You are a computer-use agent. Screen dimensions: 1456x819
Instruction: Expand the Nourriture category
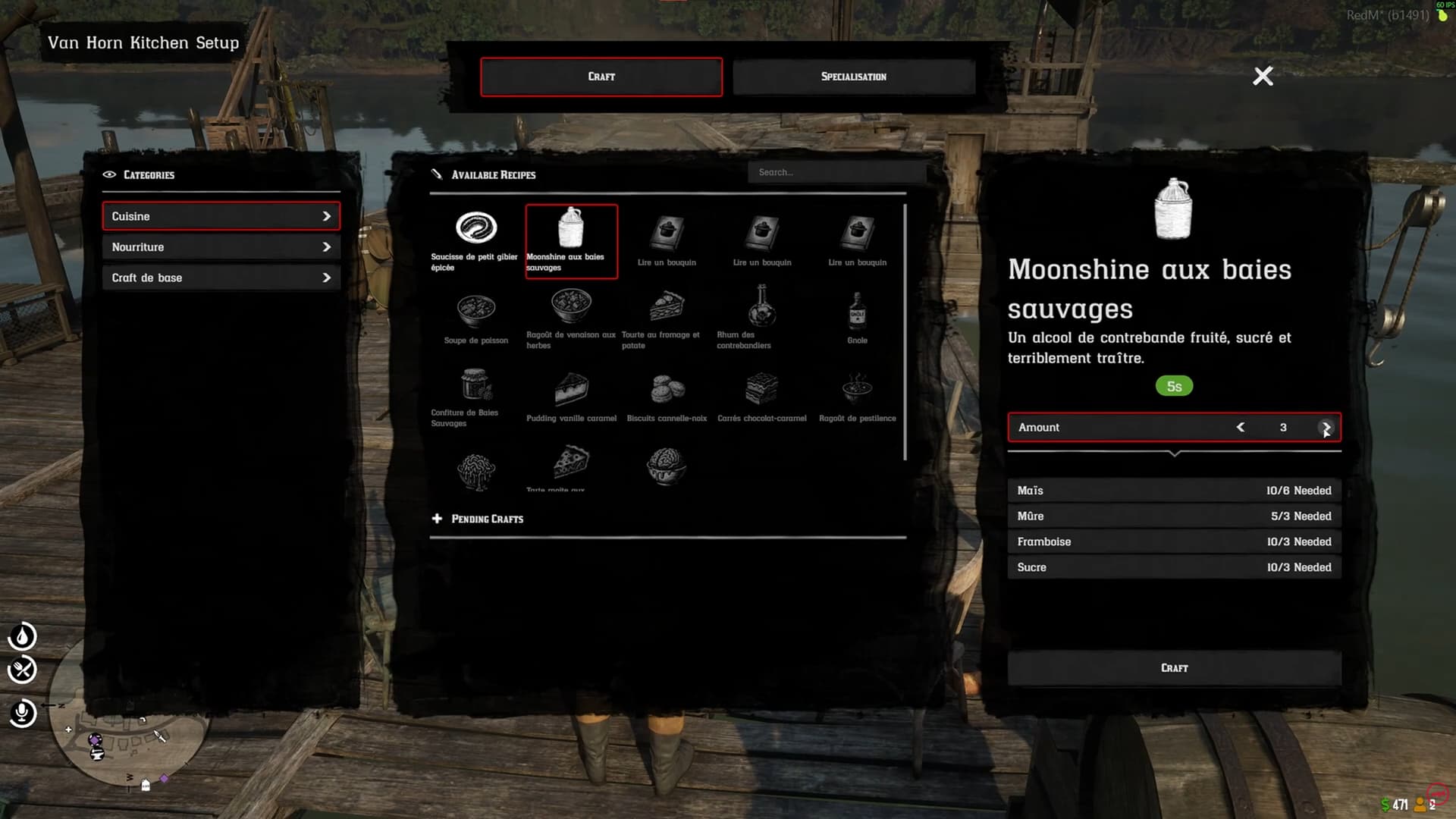pyautogui.click(x=221, y=246)
